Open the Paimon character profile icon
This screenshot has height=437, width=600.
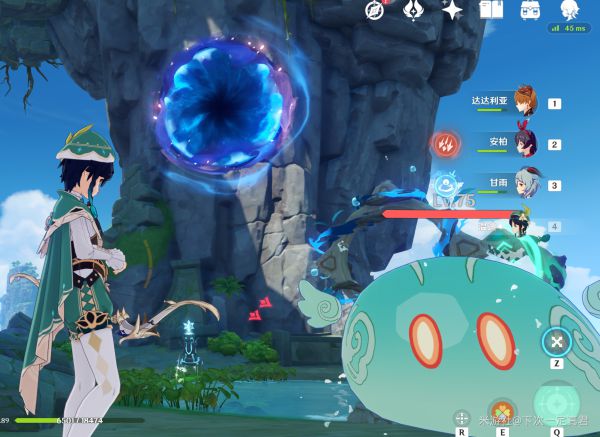[x=569, y=10]
